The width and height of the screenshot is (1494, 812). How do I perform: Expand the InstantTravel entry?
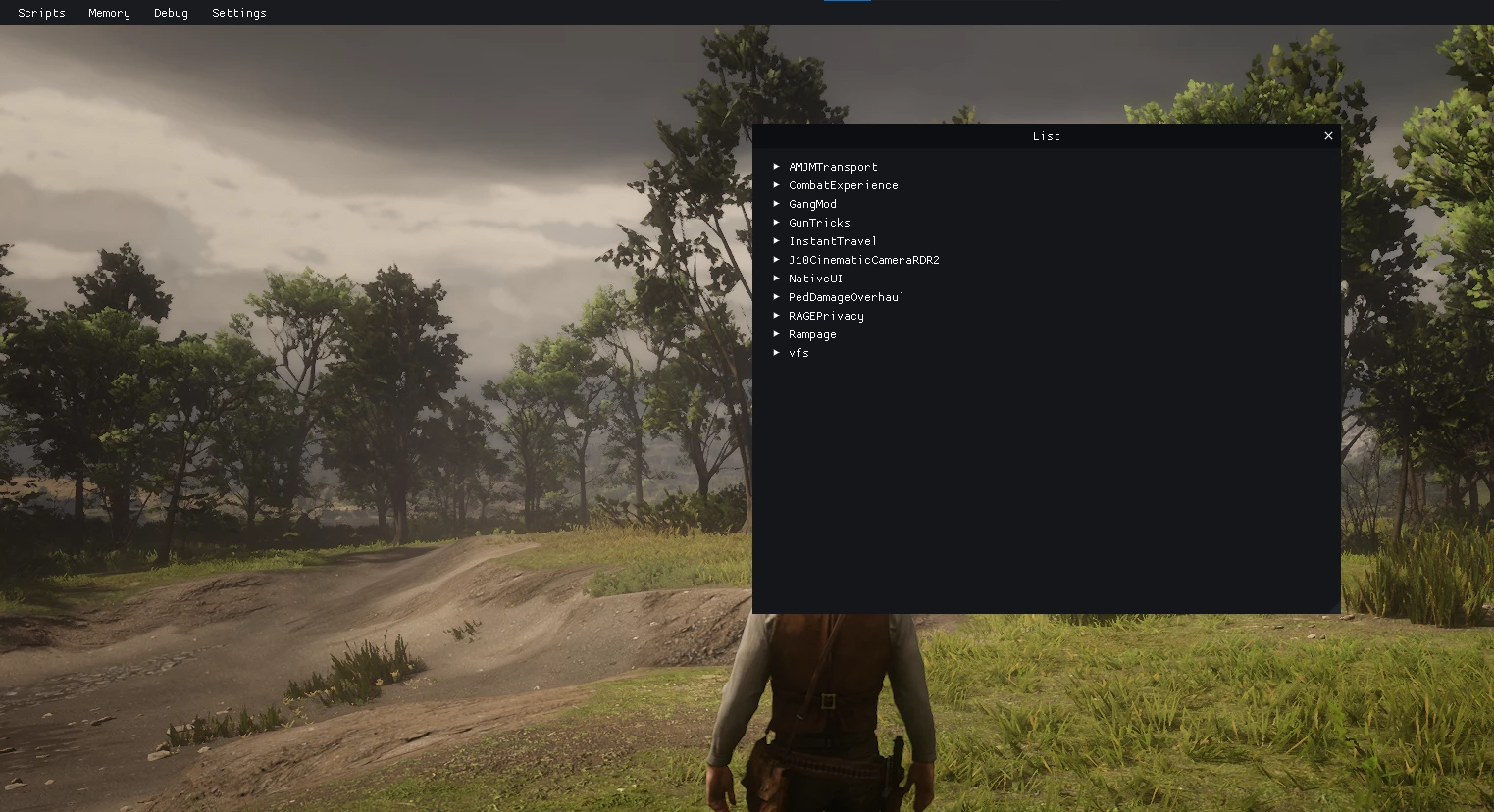pos(777,241)
